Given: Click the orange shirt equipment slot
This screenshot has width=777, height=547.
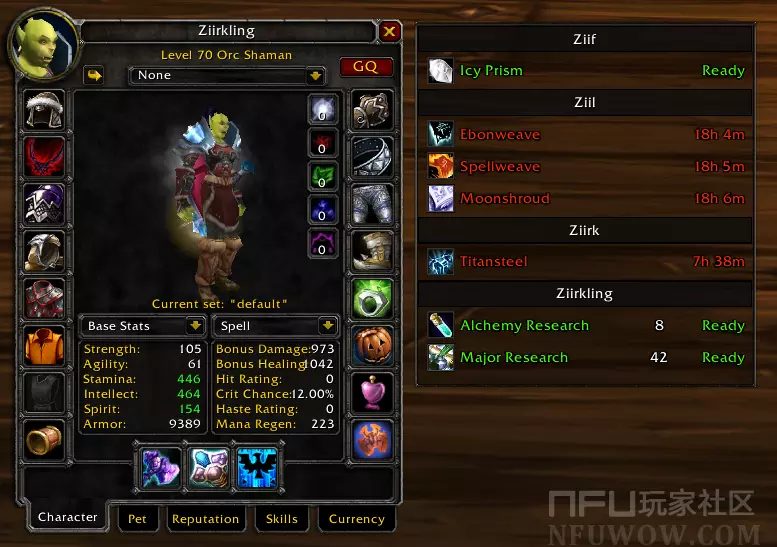Looking at the screenshot, I should pyautogui.click(x=45, y=346).
